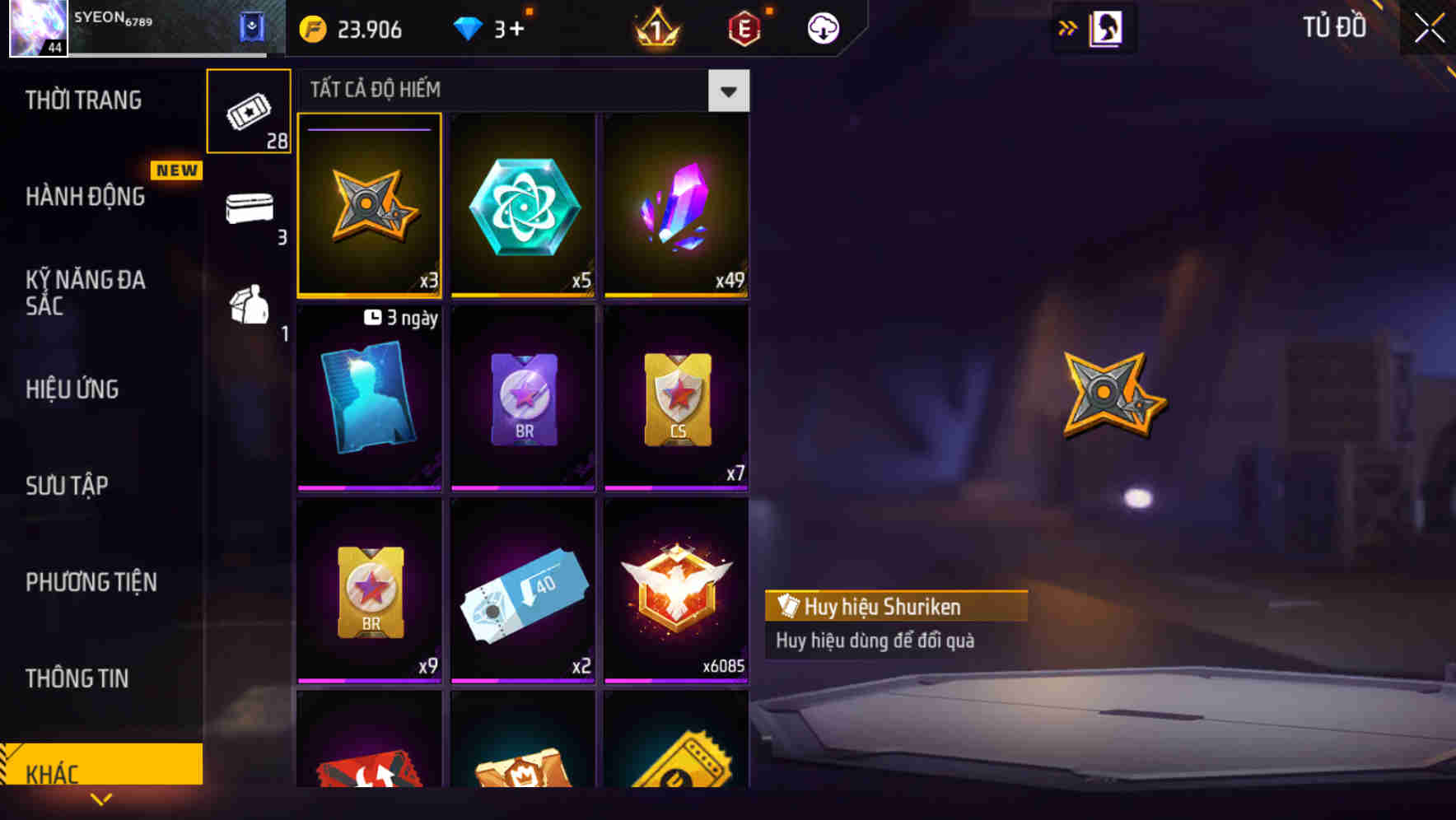Open the storage box category icon
The height and width of the screenshot is (820, 1456).
click(x=249, y=208)
